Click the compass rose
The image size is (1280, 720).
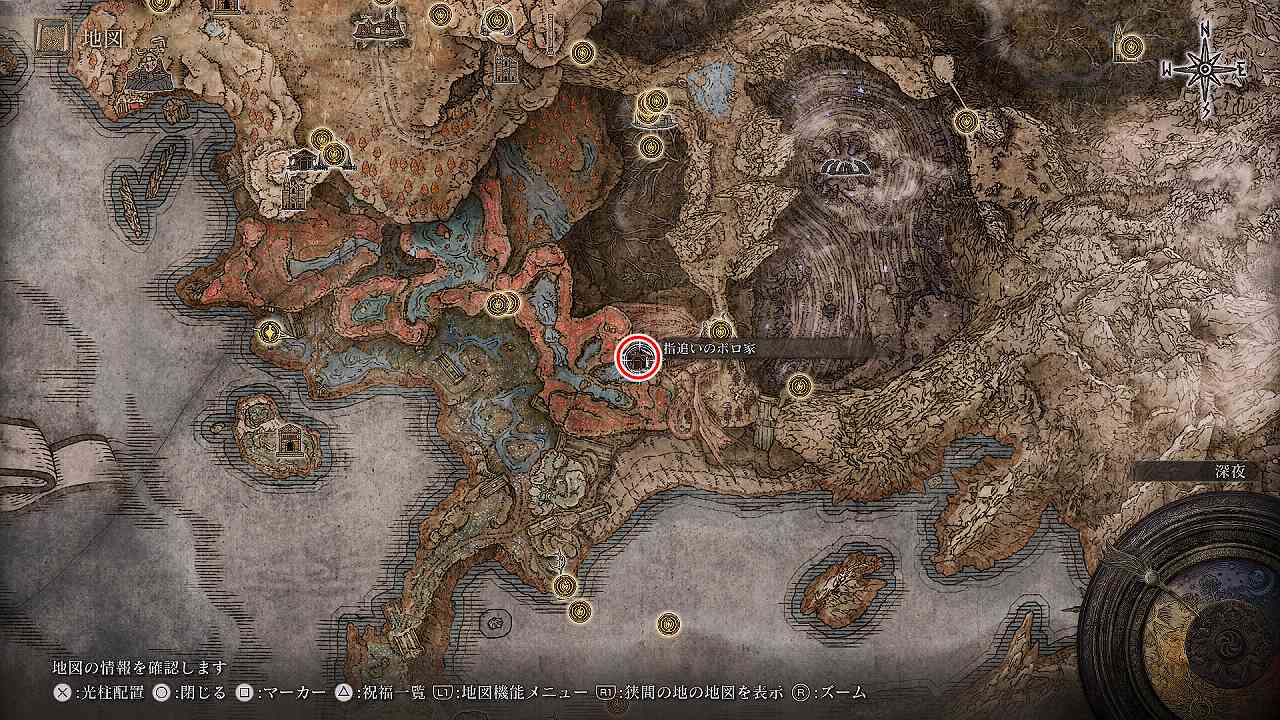coord(1205,68)
